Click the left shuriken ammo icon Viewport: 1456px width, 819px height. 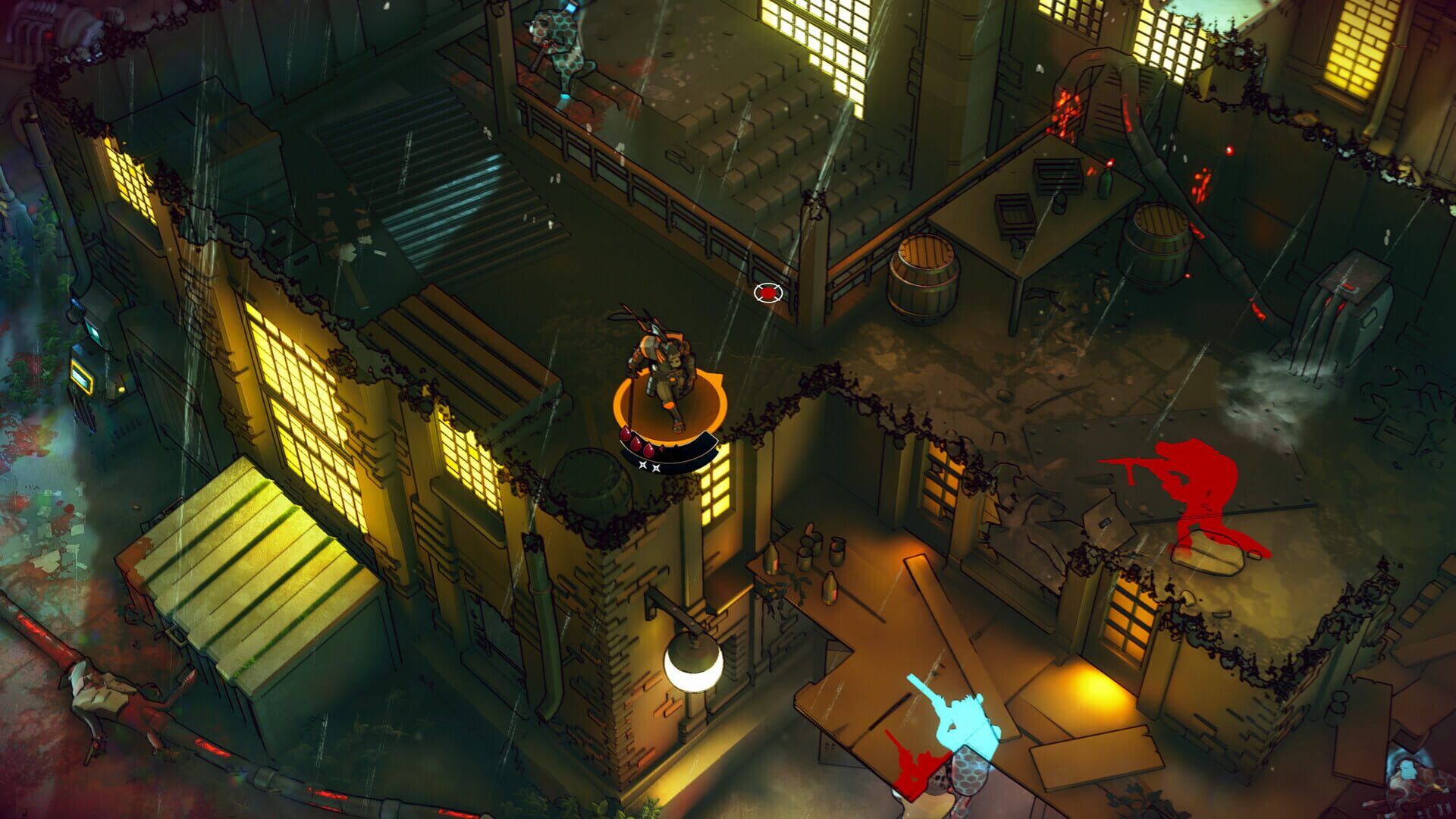pyautogui.click(x=643, y=465)
